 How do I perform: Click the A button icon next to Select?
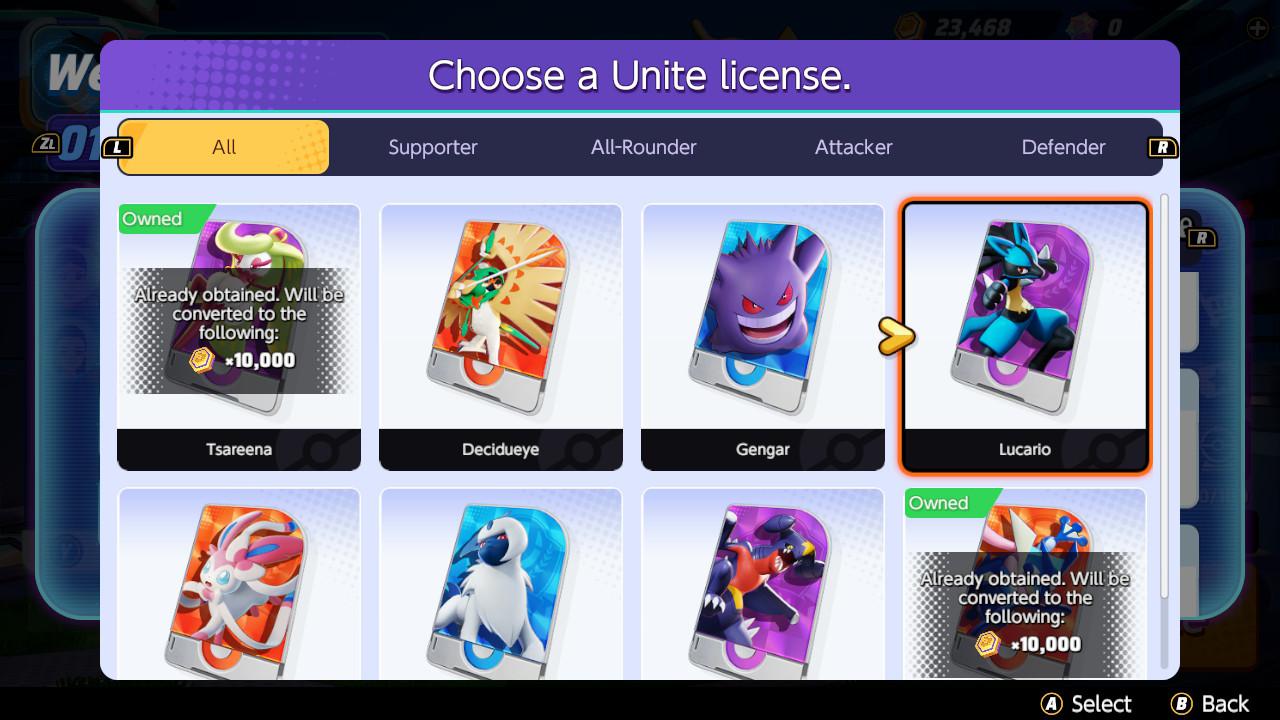[x=1052, y=703]
